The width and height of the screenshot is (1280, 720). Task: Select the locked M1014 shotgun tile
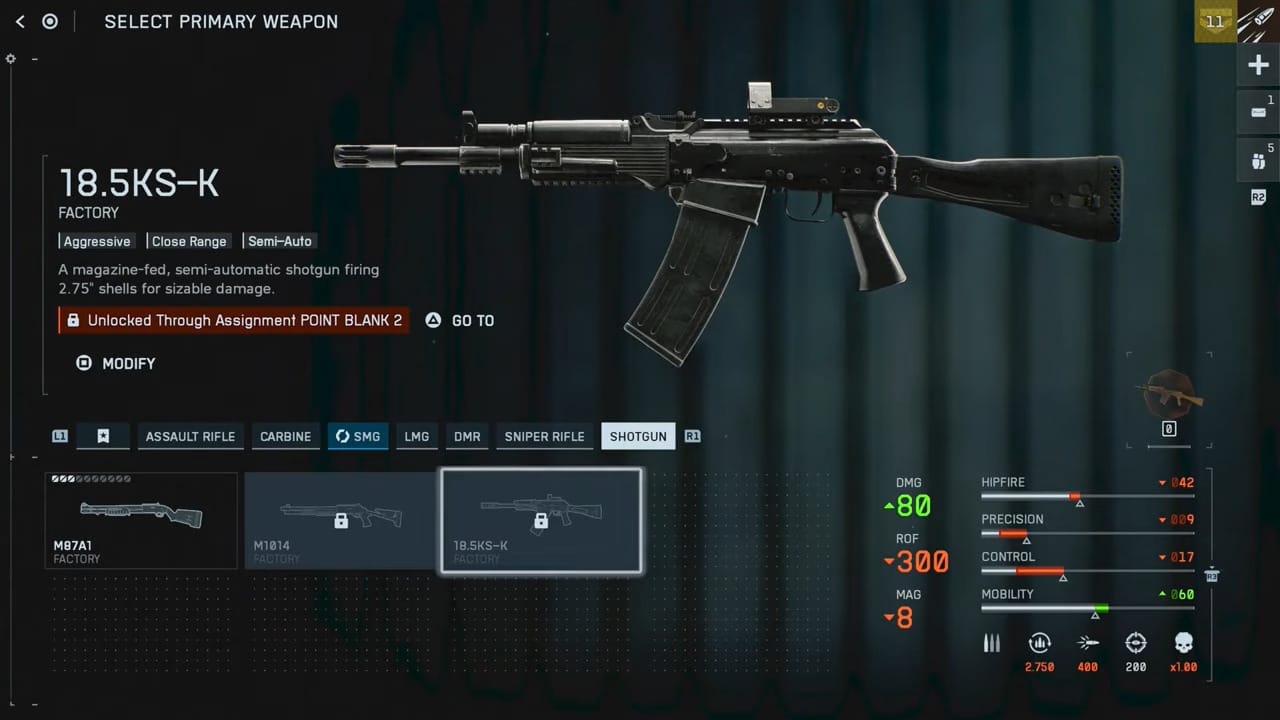tap(340, 520)
